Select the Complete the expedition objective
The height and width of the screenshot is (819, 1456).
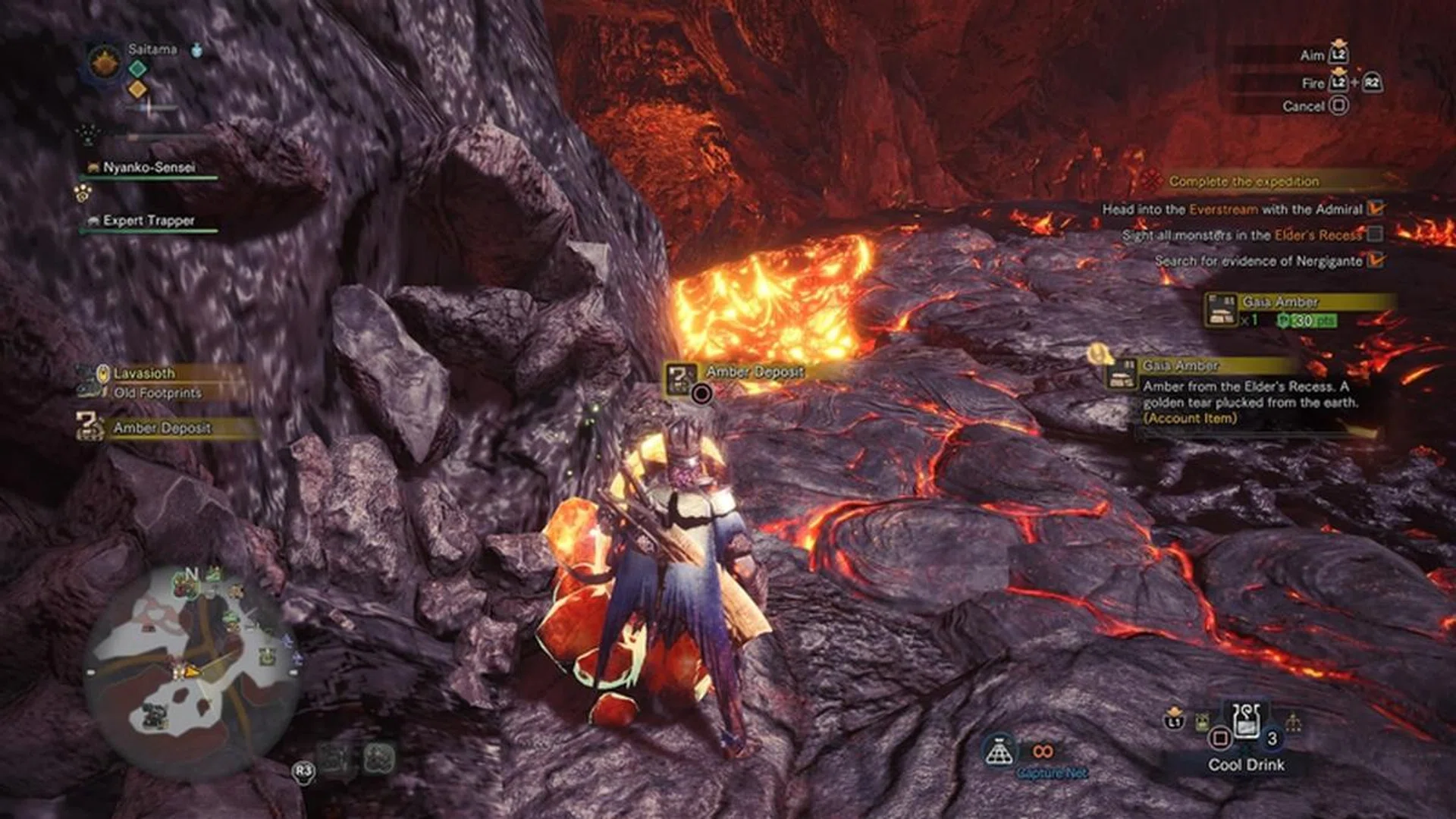pyautogui.click(x=1244, y=182)
